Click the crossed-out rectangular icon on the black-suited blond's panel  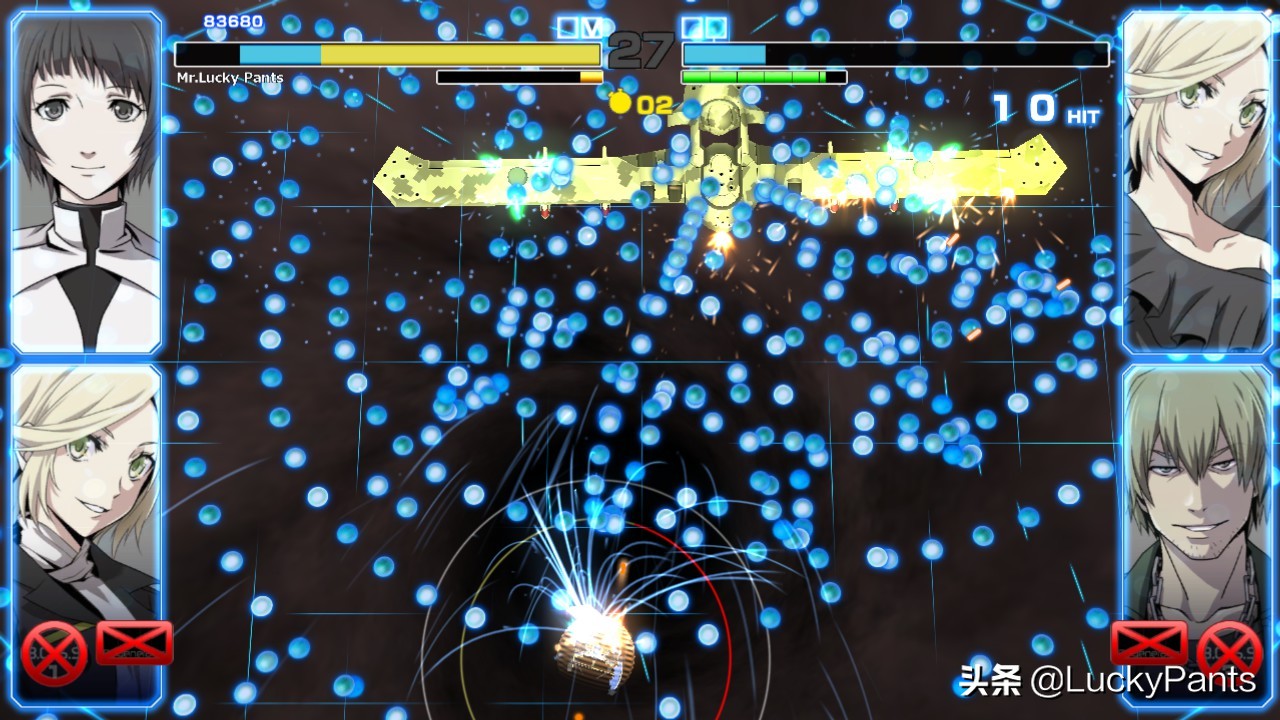click(135, 643)
